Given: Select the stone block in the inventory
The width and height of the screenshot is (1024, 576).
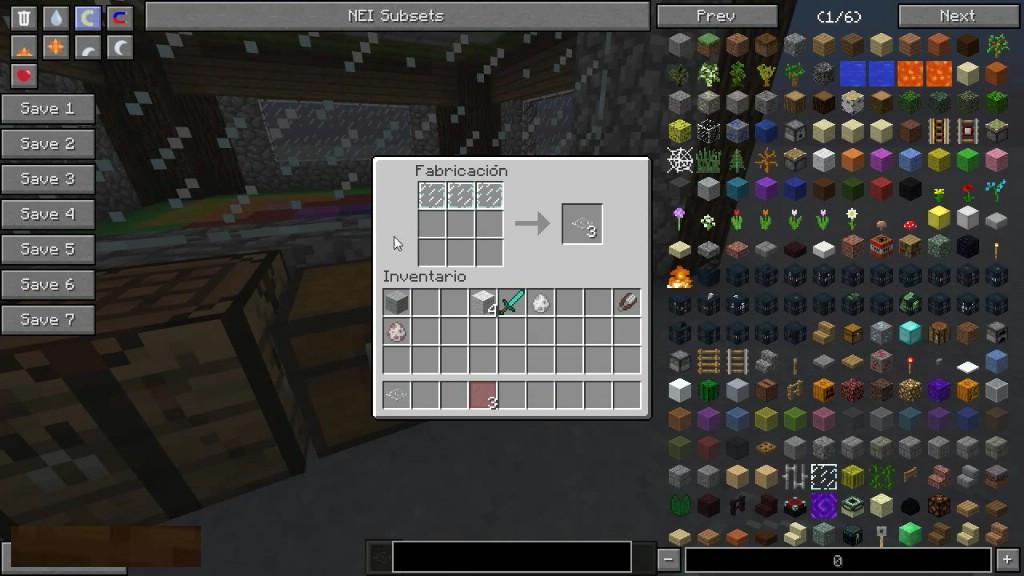Looking at the screenshot, I should point(396,302).
